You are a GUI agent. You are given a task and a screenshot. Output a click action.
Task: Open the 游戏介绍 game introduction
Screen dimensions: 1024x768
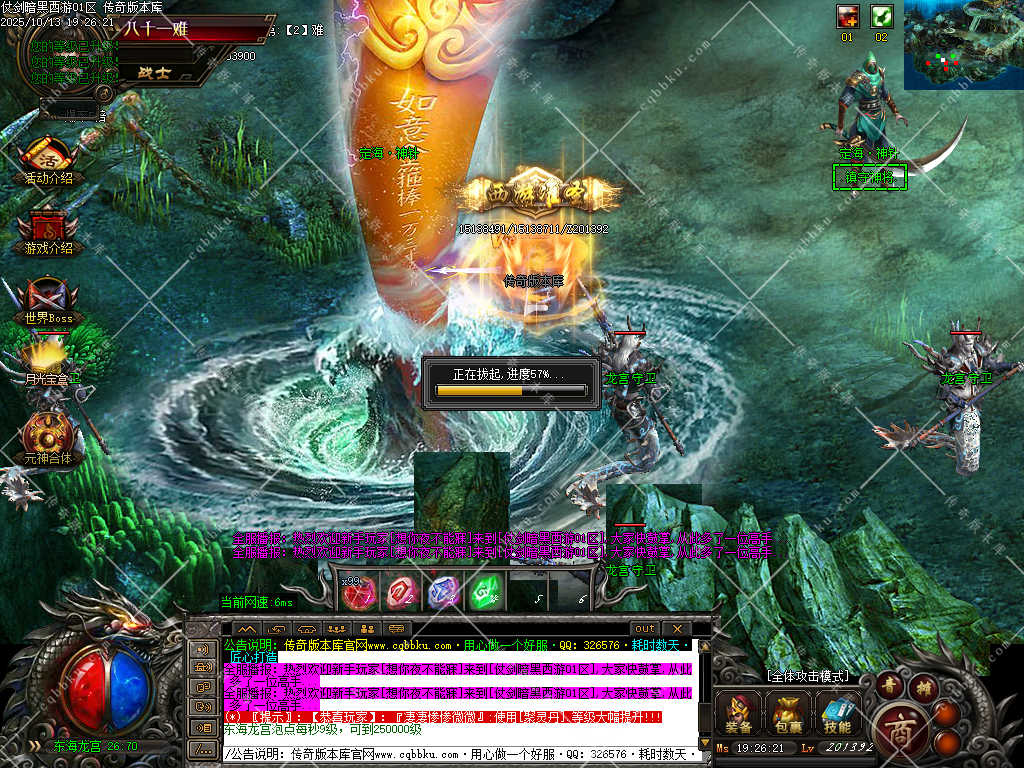[48, 230]
